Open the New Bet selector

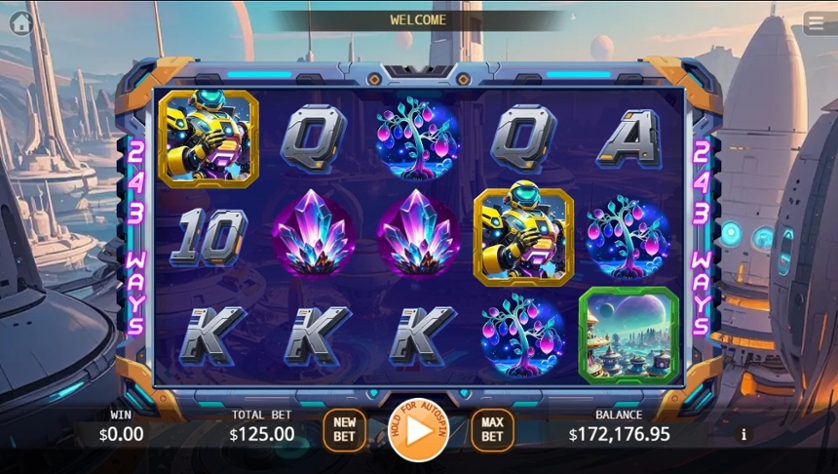pyautogui.click(x=344, y=430)
